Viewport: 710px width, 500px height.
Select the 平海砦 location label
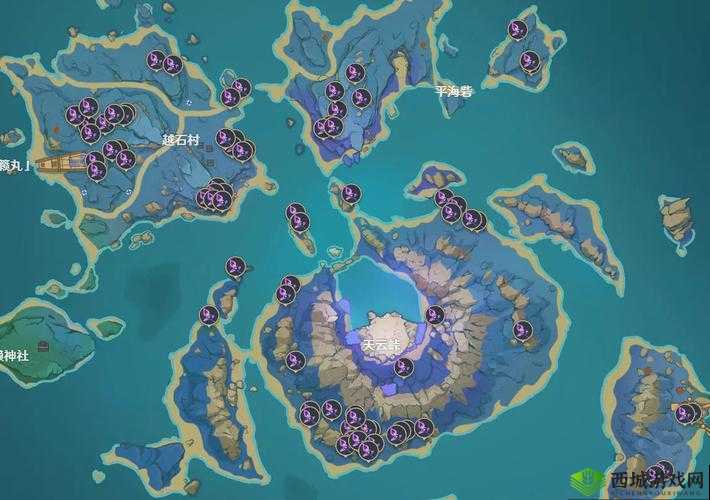pos(453,90)
